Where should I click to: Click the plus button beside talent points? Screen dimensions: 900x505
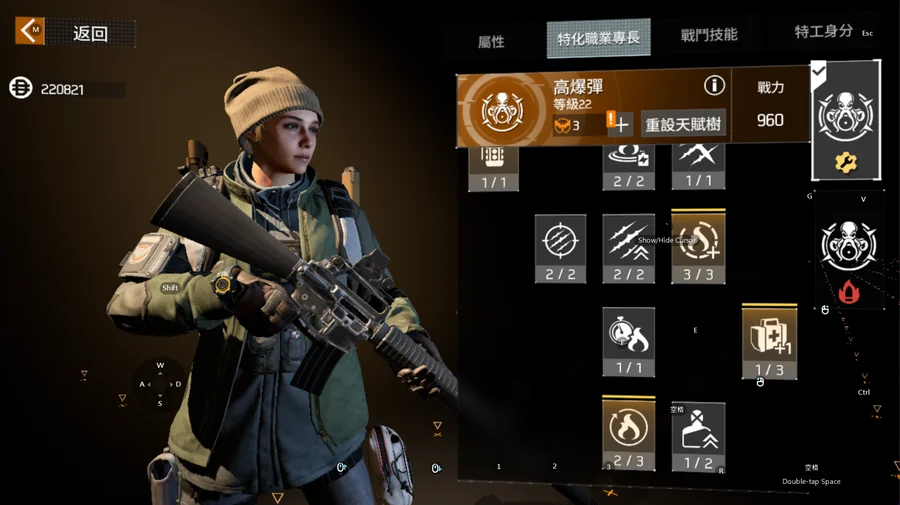[621, 125]
